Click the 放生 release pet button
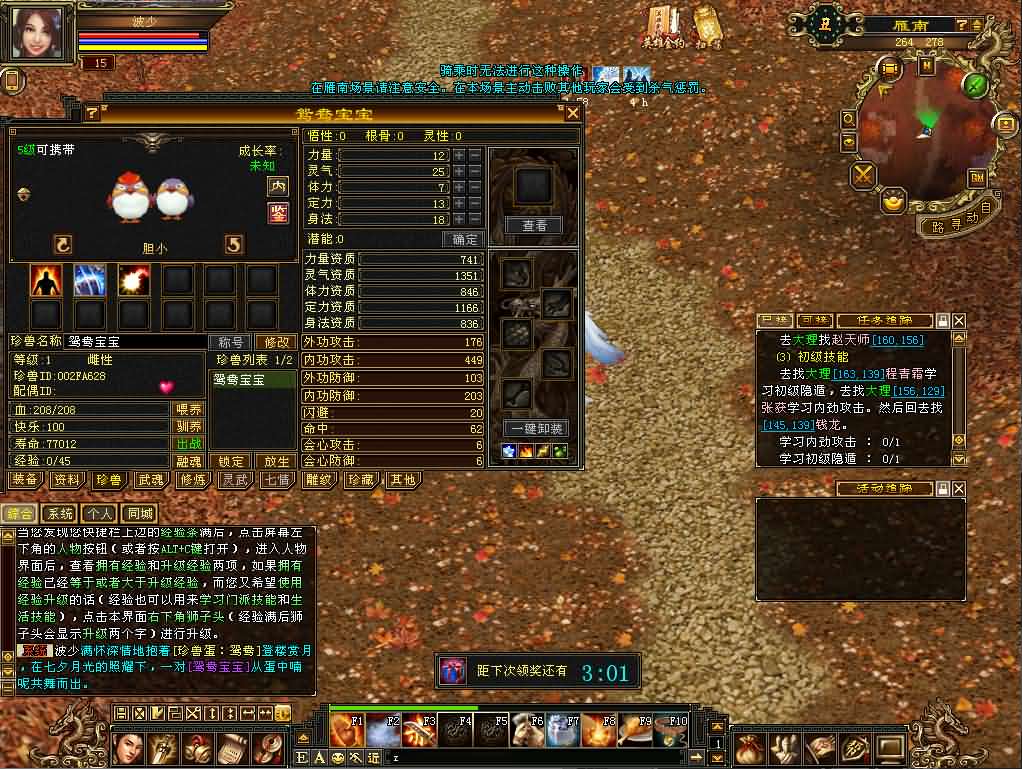This screenshot has width=1022, height=769. [x=275, y=462]
